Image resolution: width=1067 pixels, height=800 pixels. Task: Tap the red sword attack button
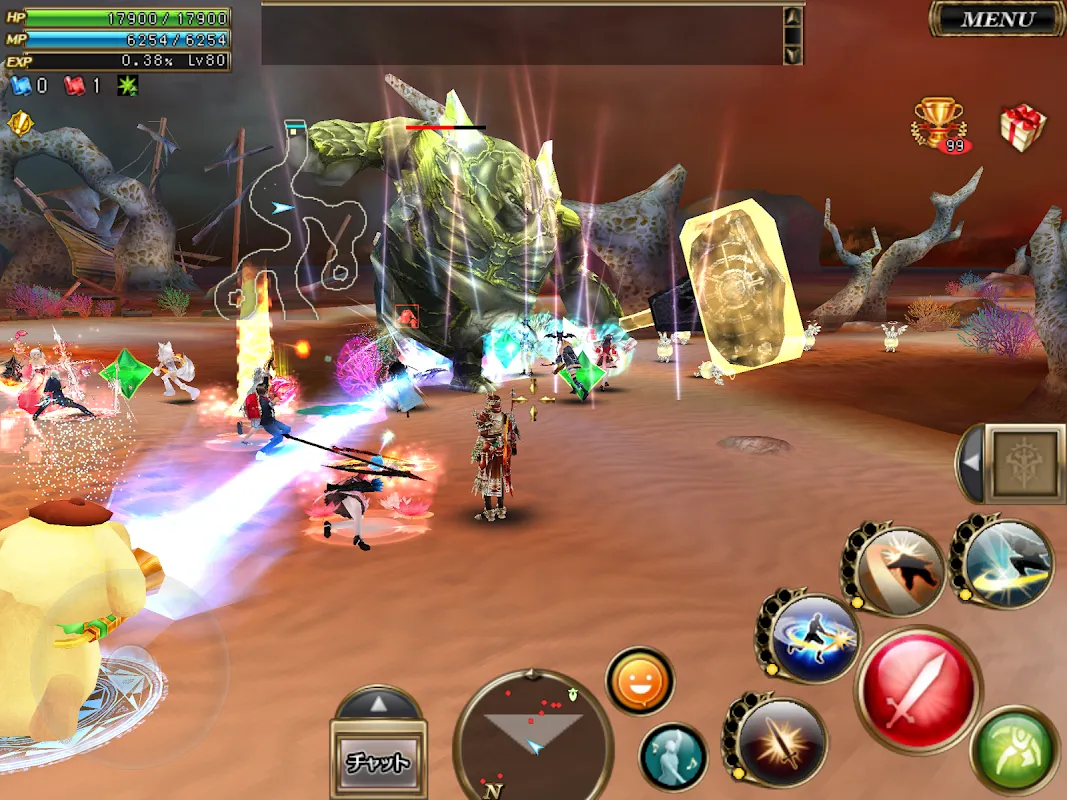point(917,689)
